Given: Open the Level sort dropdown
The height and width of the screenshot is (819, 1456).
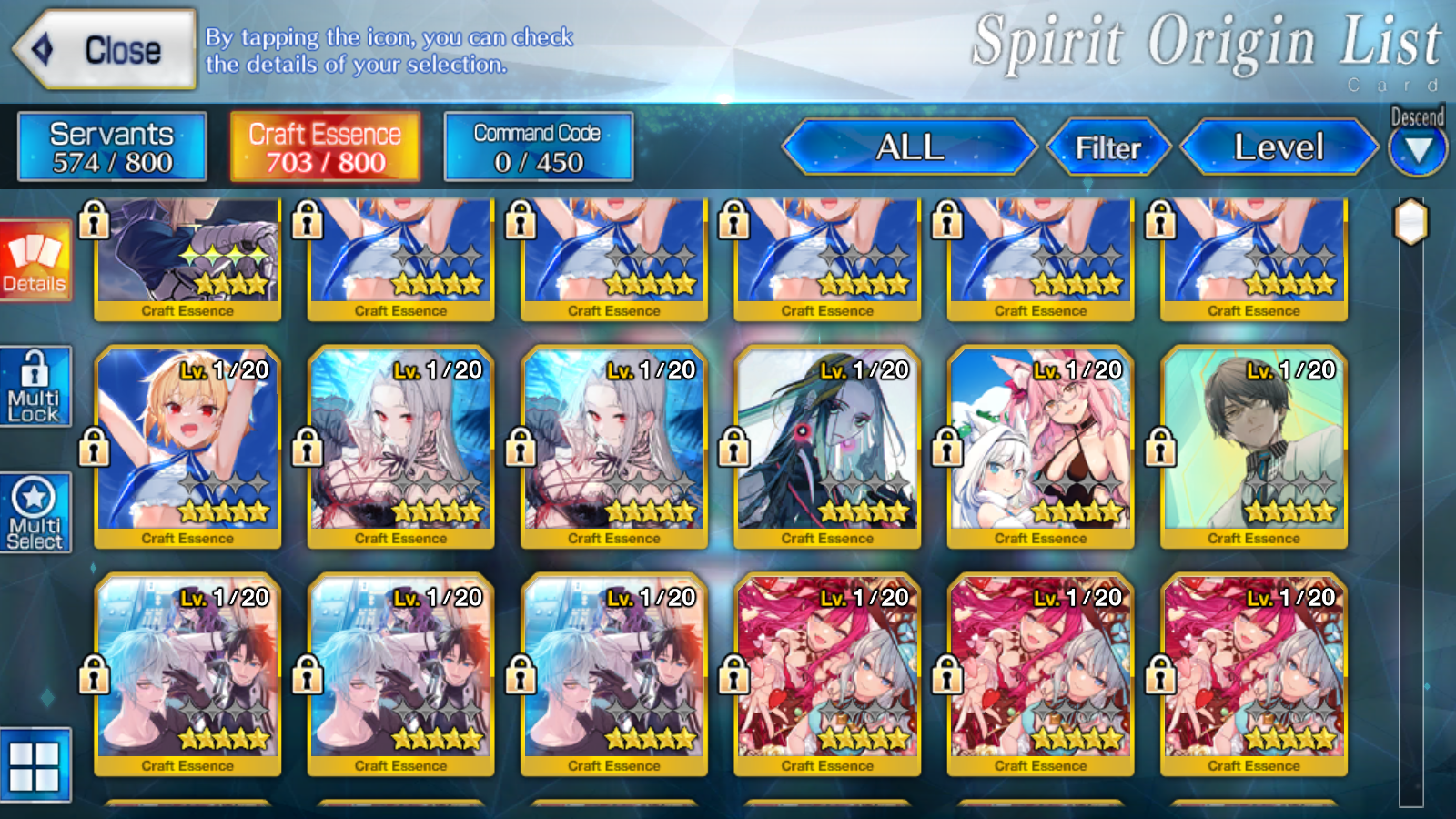Looking at the screenshot, I should point(1278,147).
